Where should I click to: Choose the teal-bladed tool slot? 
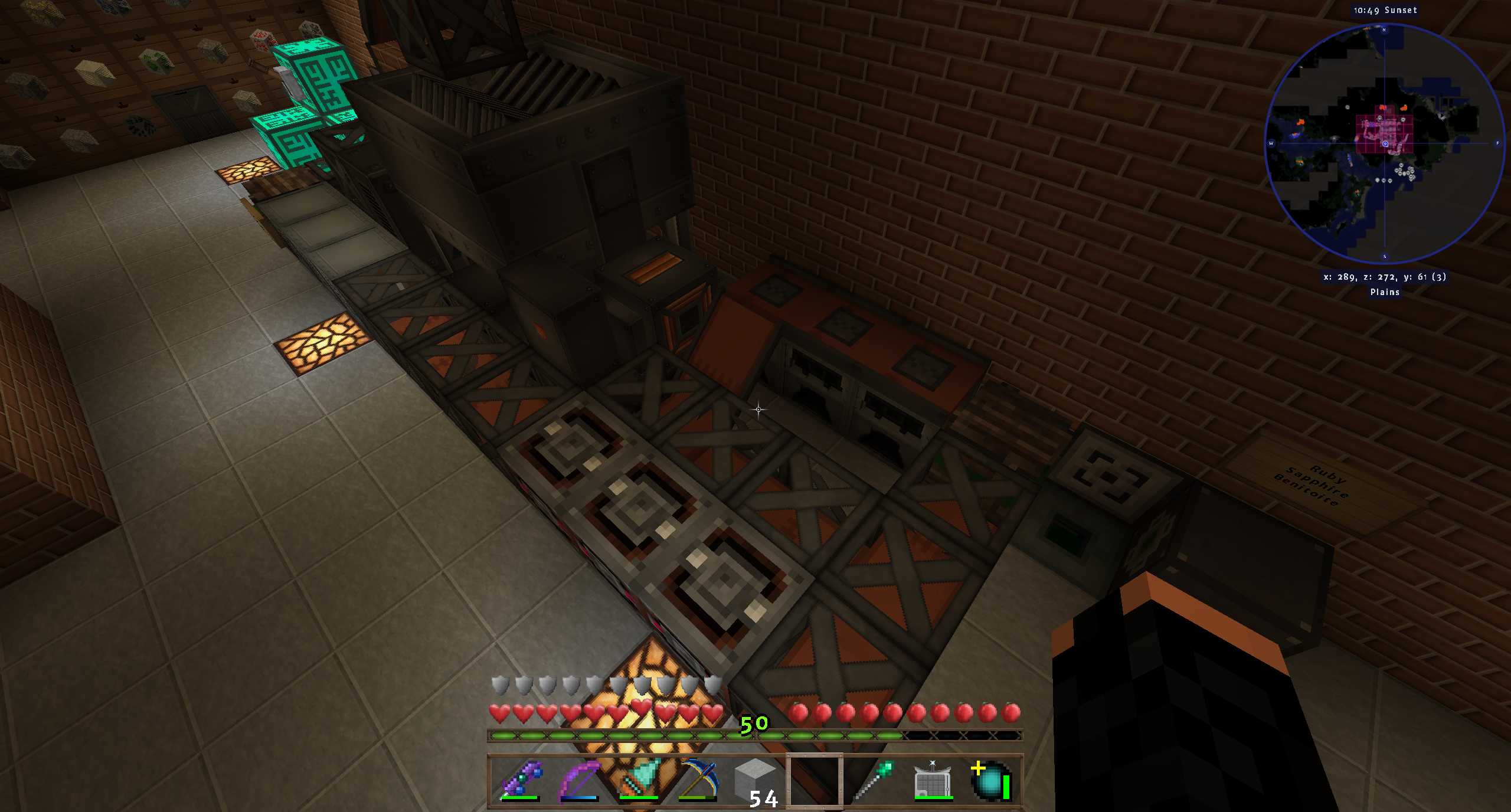coord(638,780)
